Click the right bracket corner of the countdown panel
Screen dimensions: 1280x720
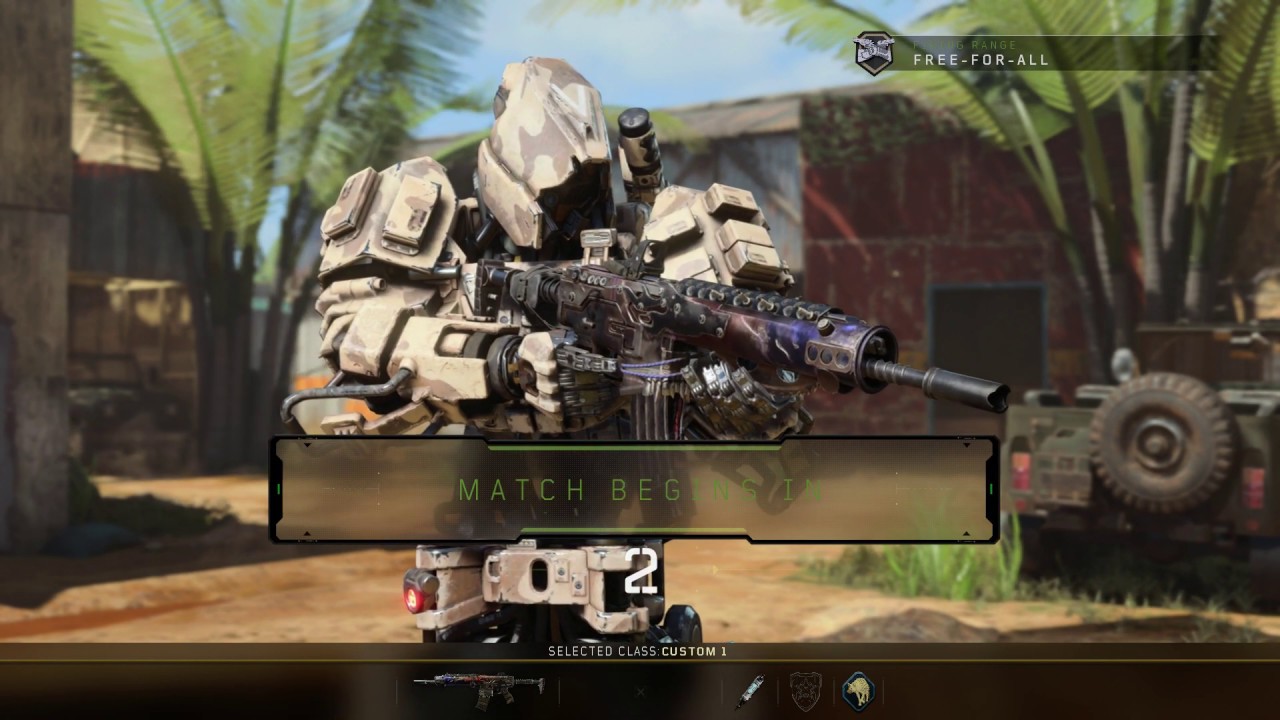pyautogui.click(x=992, y=490)
